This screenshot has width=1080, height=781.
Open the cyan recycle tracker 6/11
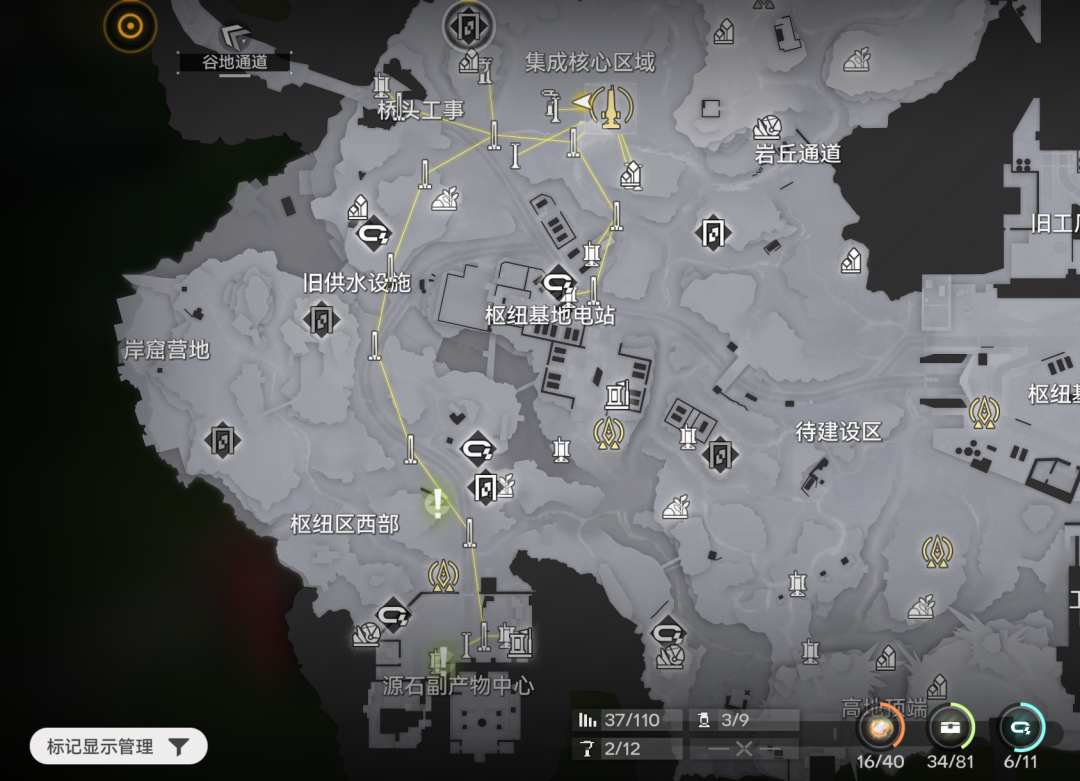coord(1022,729)
